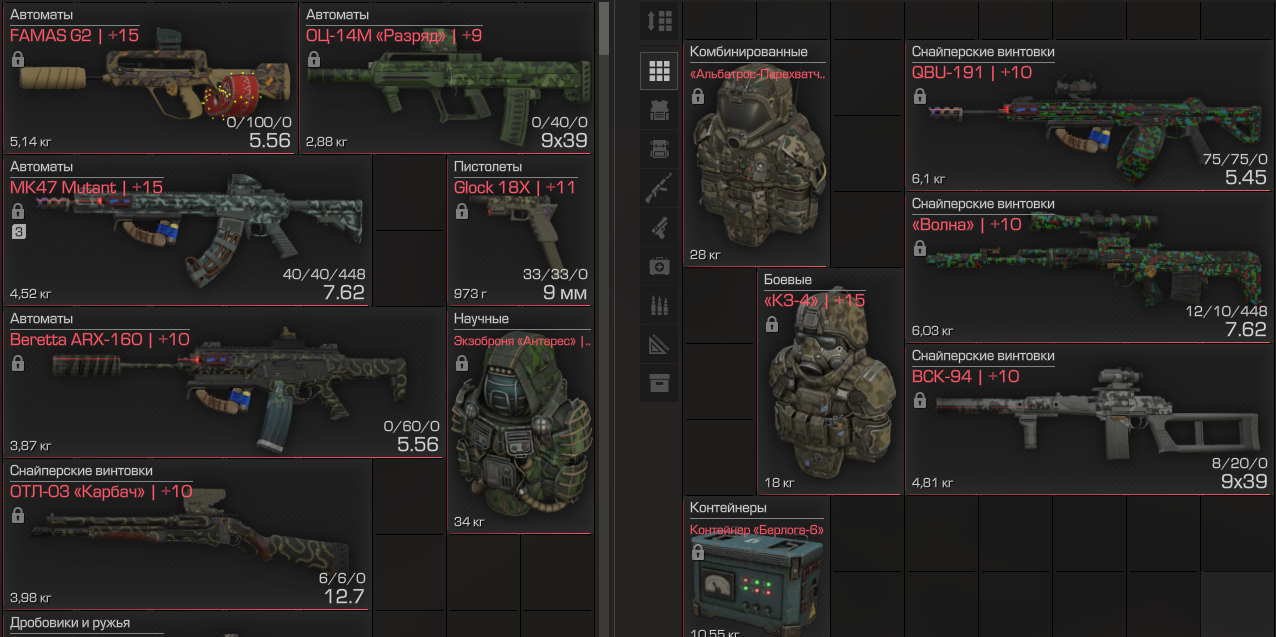
Task: Show all items with grid filter
Action: point(659,71)
